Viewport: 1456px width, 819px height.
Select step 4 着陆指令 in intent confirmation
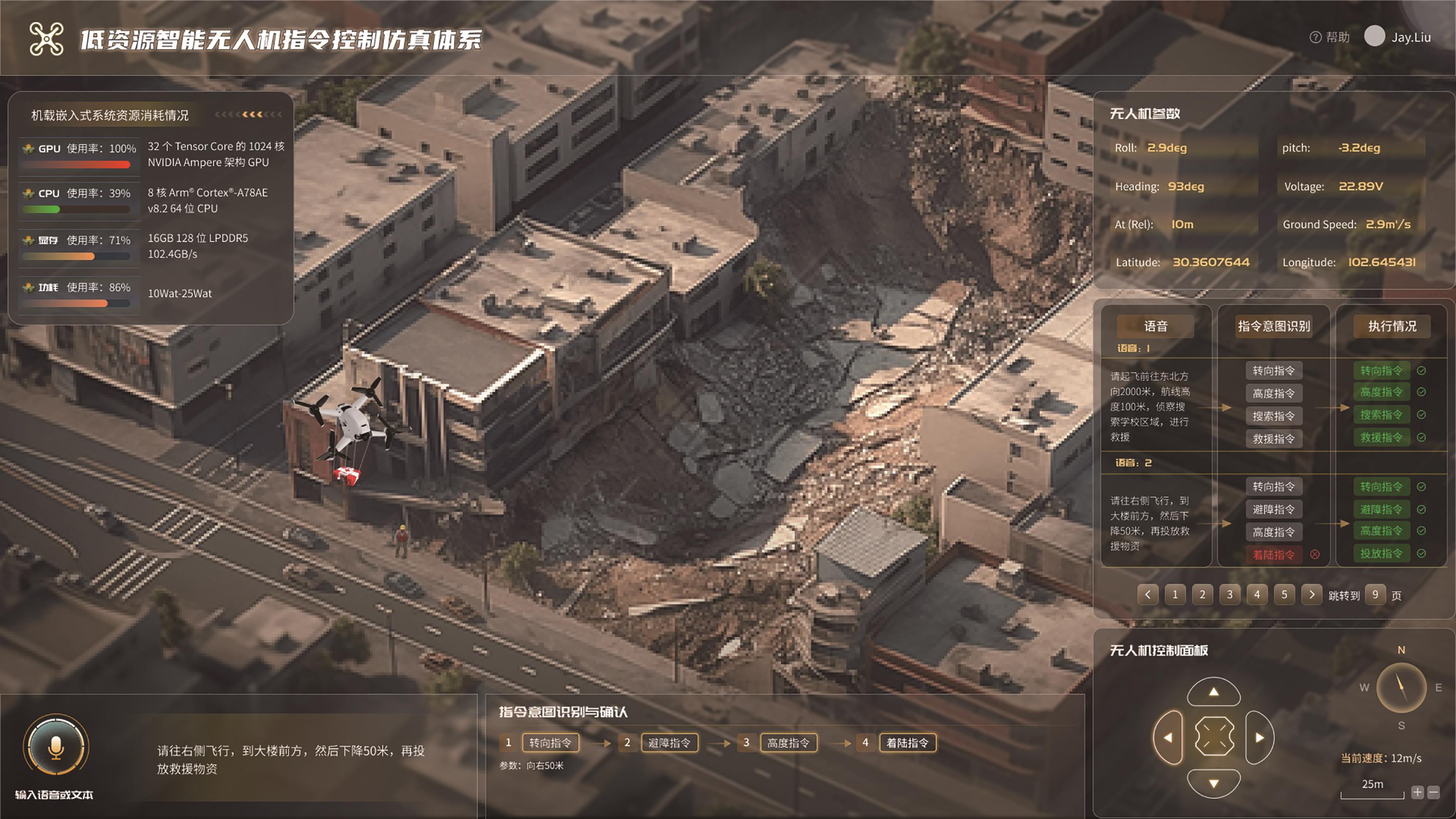click(x=907, y=743)
